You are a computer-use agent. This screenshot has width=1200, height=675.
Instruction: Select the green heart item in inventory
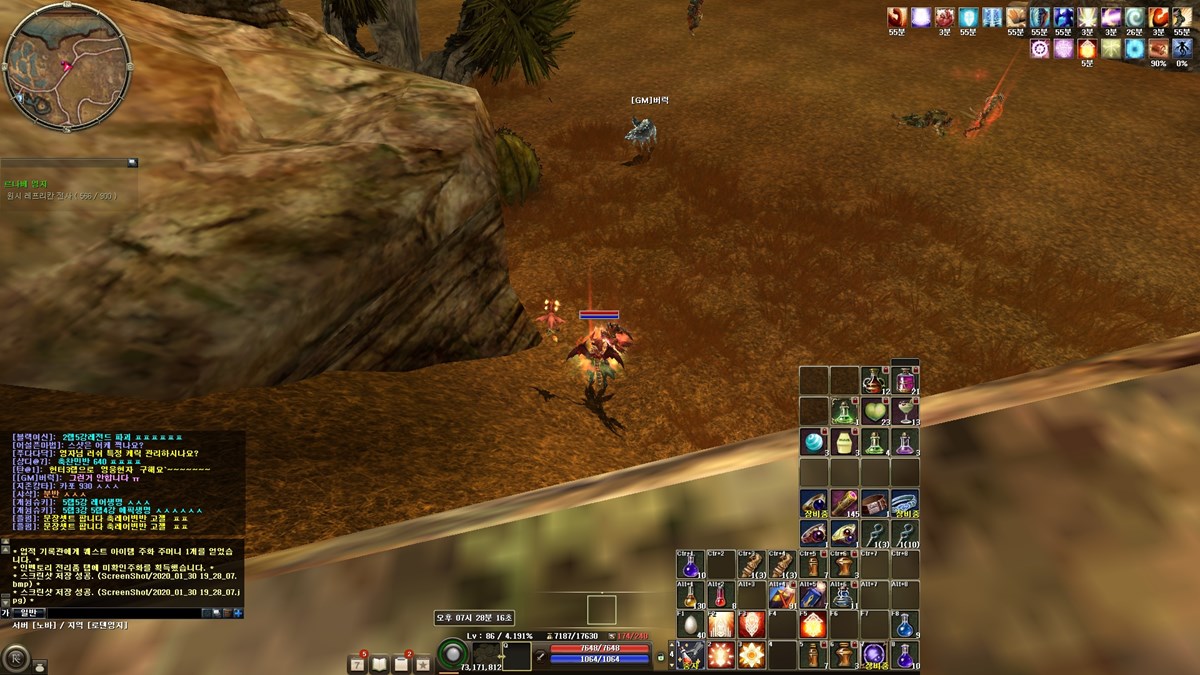point(876,411)
